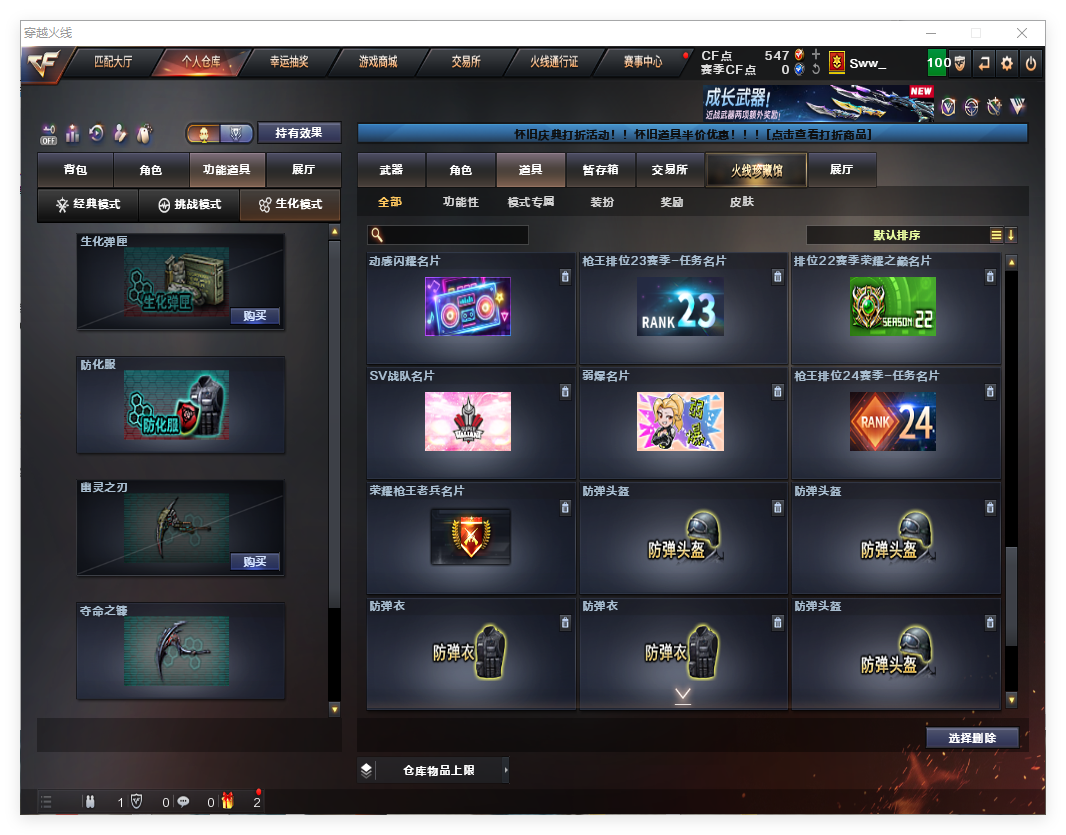
Task: Select the 动感闪耀名片 name card
Action: pos(468,307)
